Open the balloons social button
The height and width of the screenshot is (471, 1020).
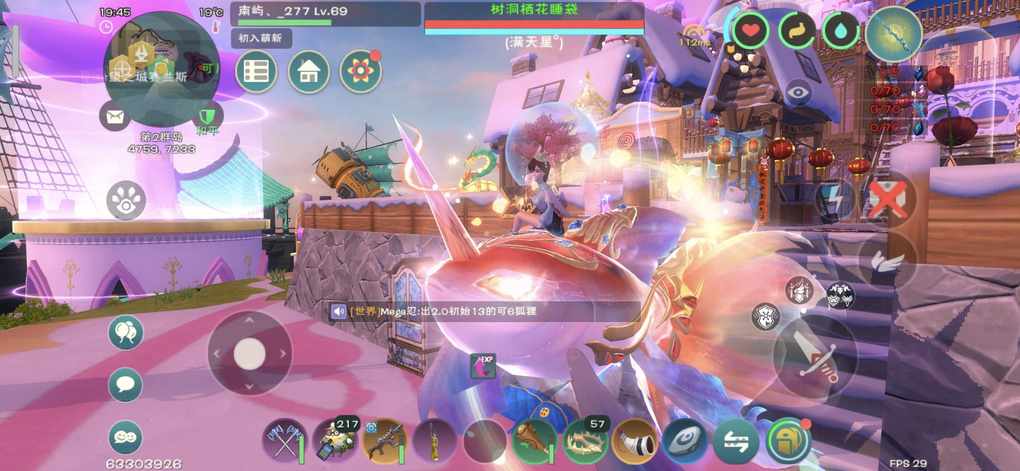[125, 333]
